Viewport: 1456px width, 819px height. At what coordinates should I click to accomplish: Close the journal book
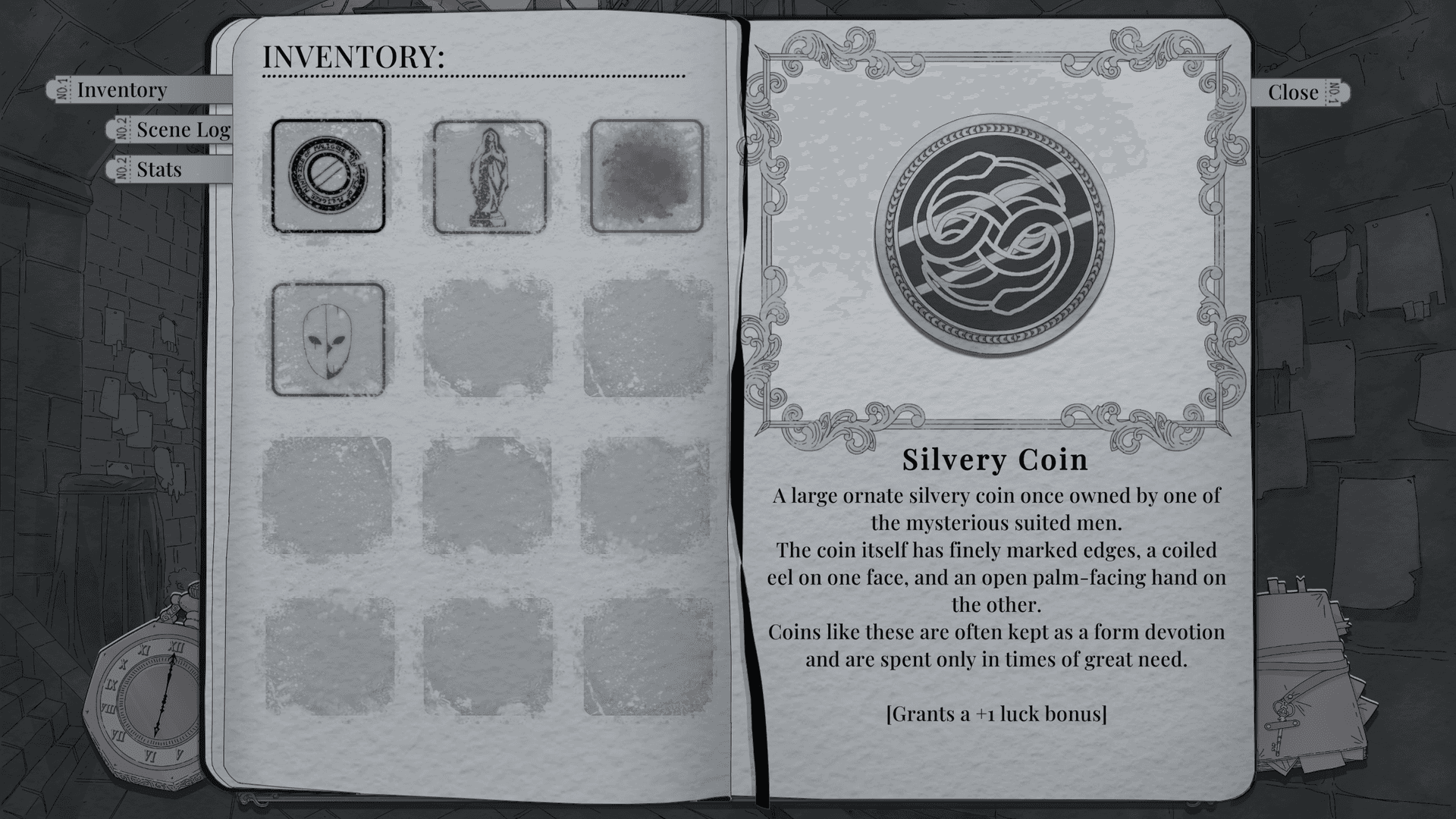(1293, 93)
